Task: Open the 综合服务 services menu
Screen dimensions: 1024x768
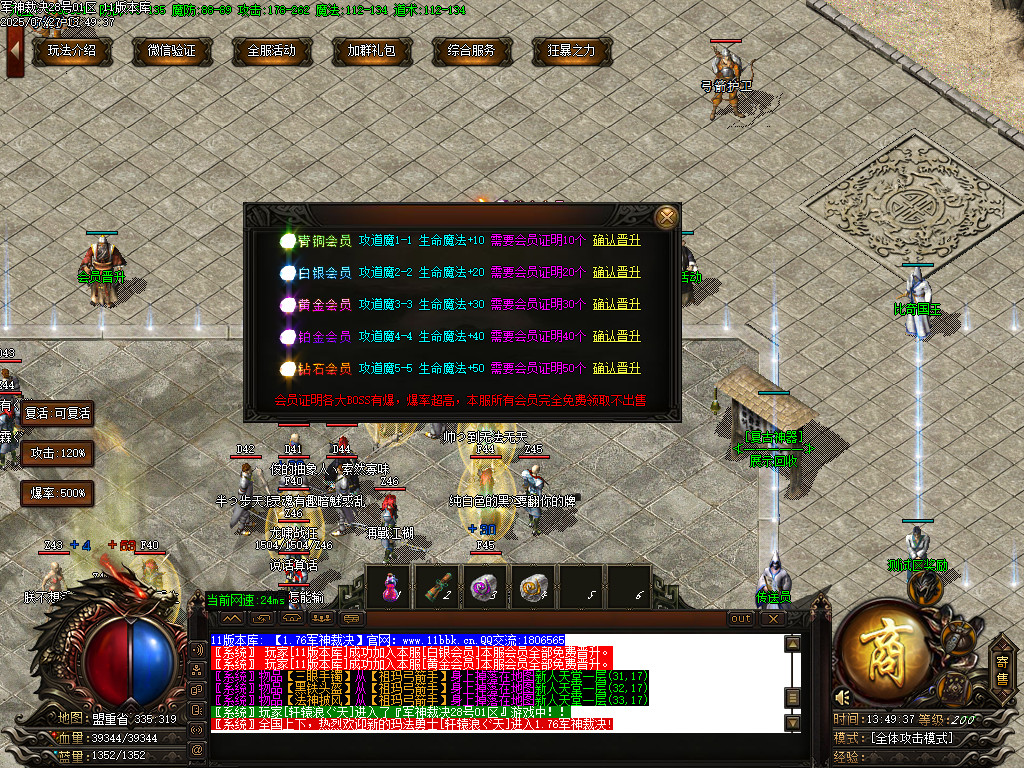Action: coord(472,50)
